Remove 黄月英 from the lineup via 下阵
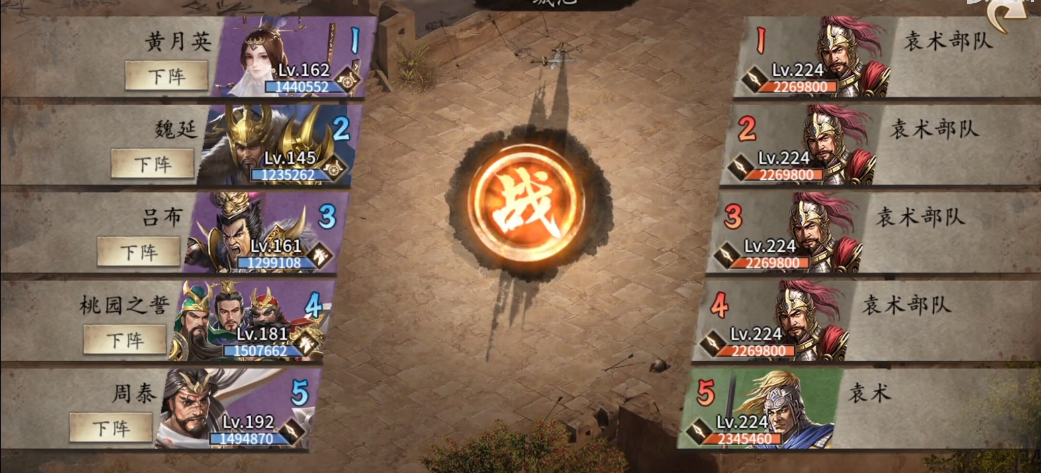The image size is (1041, 473). click(x=166, y=76)
